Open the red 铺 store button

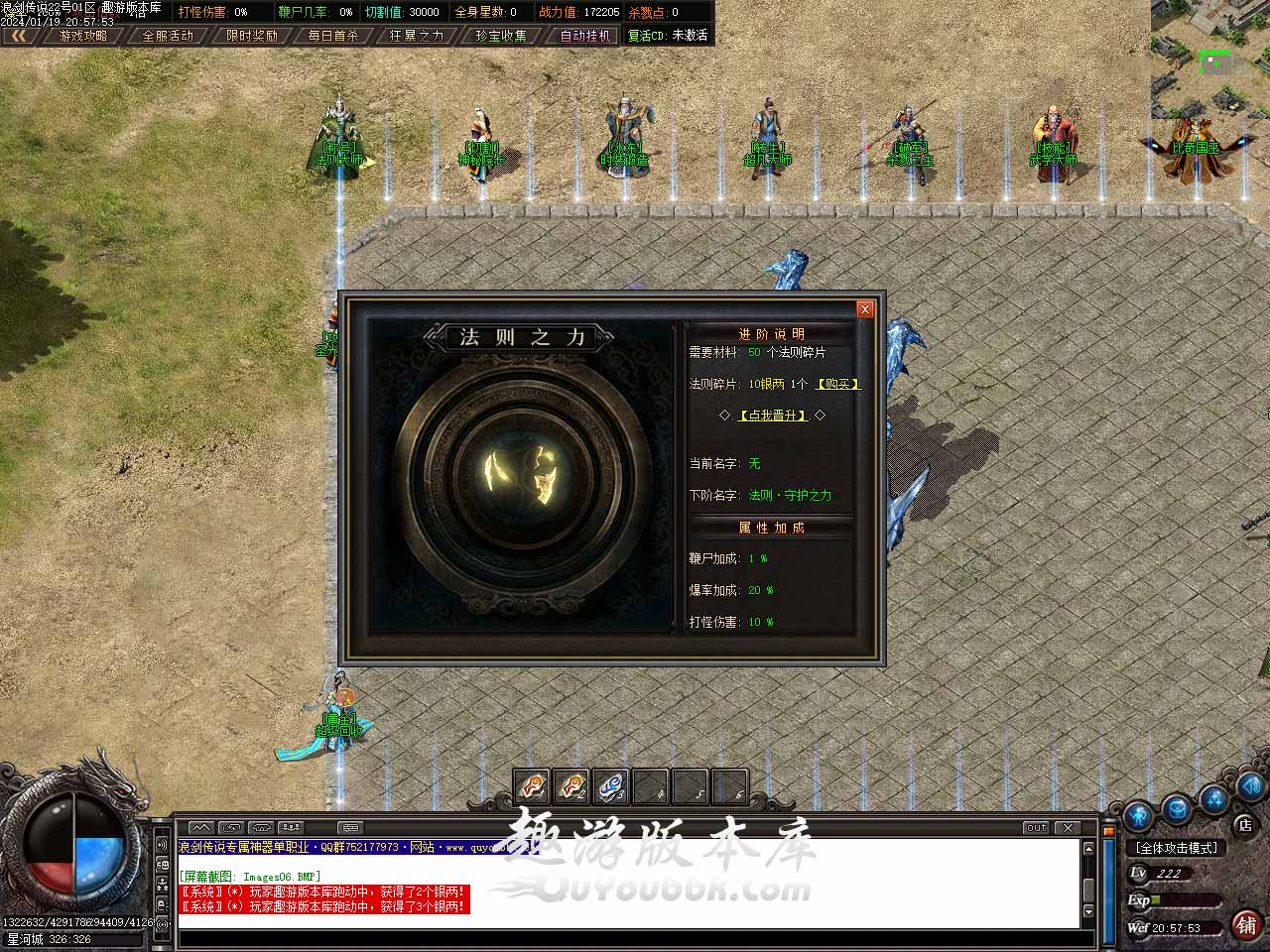1246,925
